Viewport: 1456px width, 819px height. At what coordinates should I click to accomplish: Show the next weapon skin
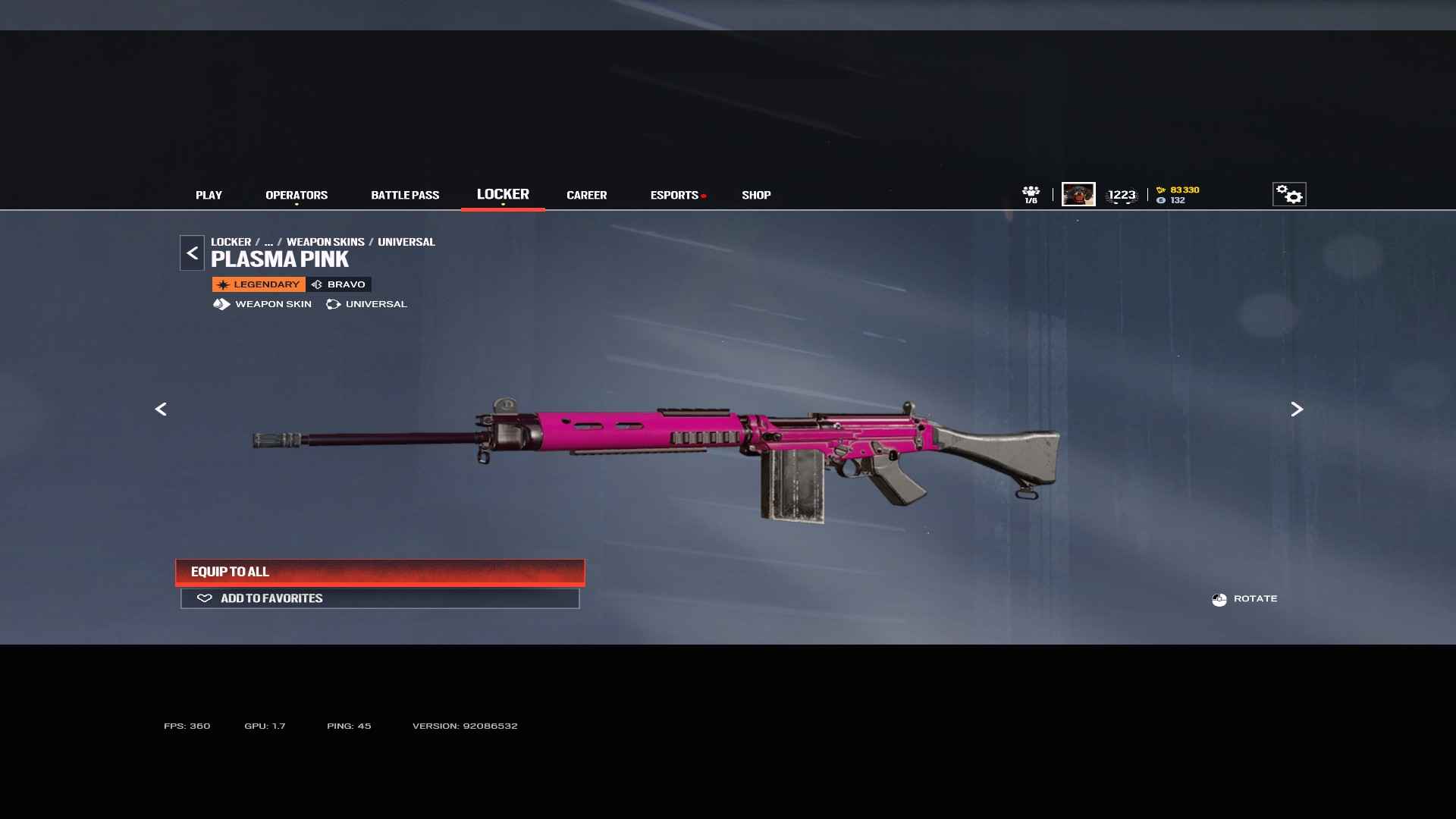(1297, 409)
